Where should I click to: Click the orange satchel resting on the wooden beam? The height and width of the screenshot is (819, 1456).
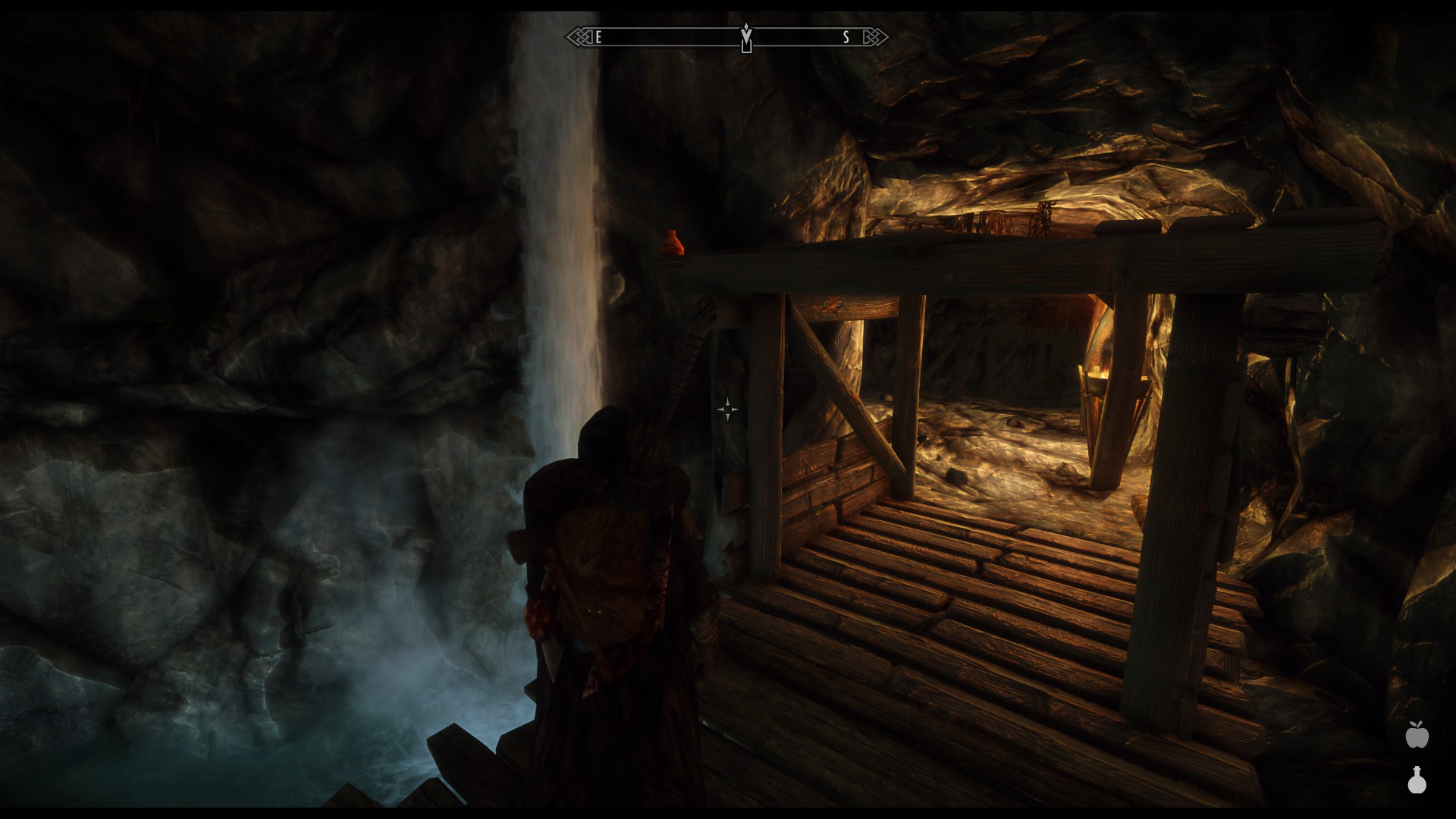[x=673, y=243]
